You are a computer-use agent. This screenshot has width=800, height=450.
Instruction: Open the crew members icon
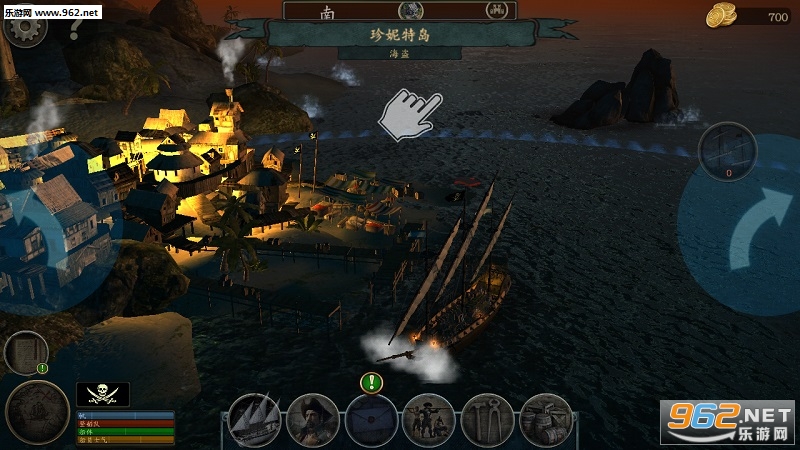[429, 420]
